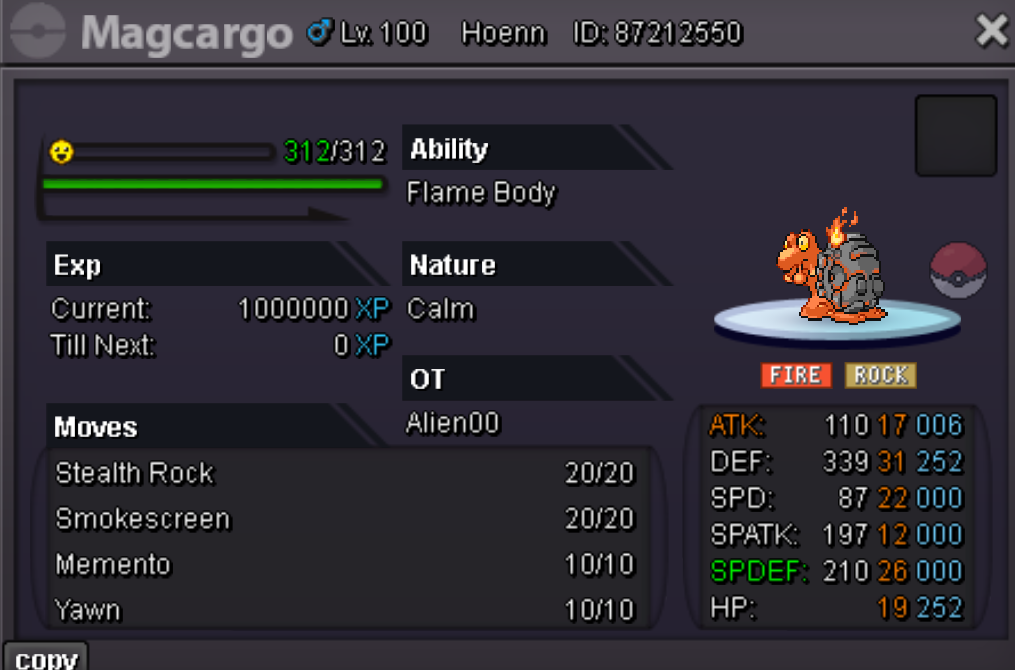Click the copy button
1015x670 pixels.
pos(46,657)
